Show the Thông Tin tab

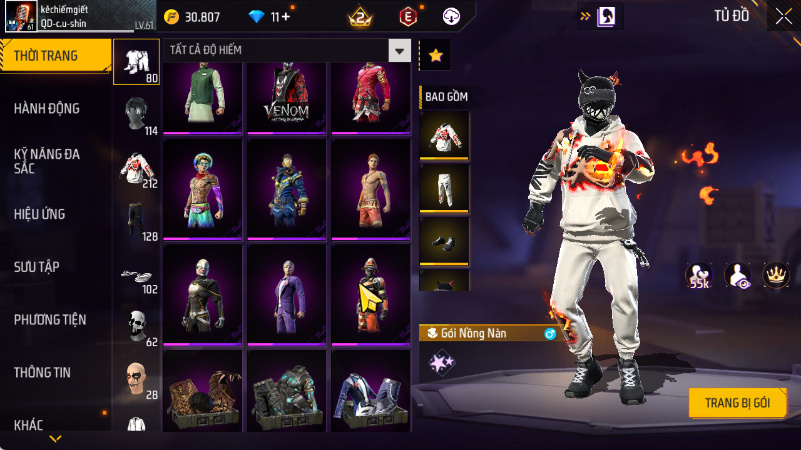point(42,372)
